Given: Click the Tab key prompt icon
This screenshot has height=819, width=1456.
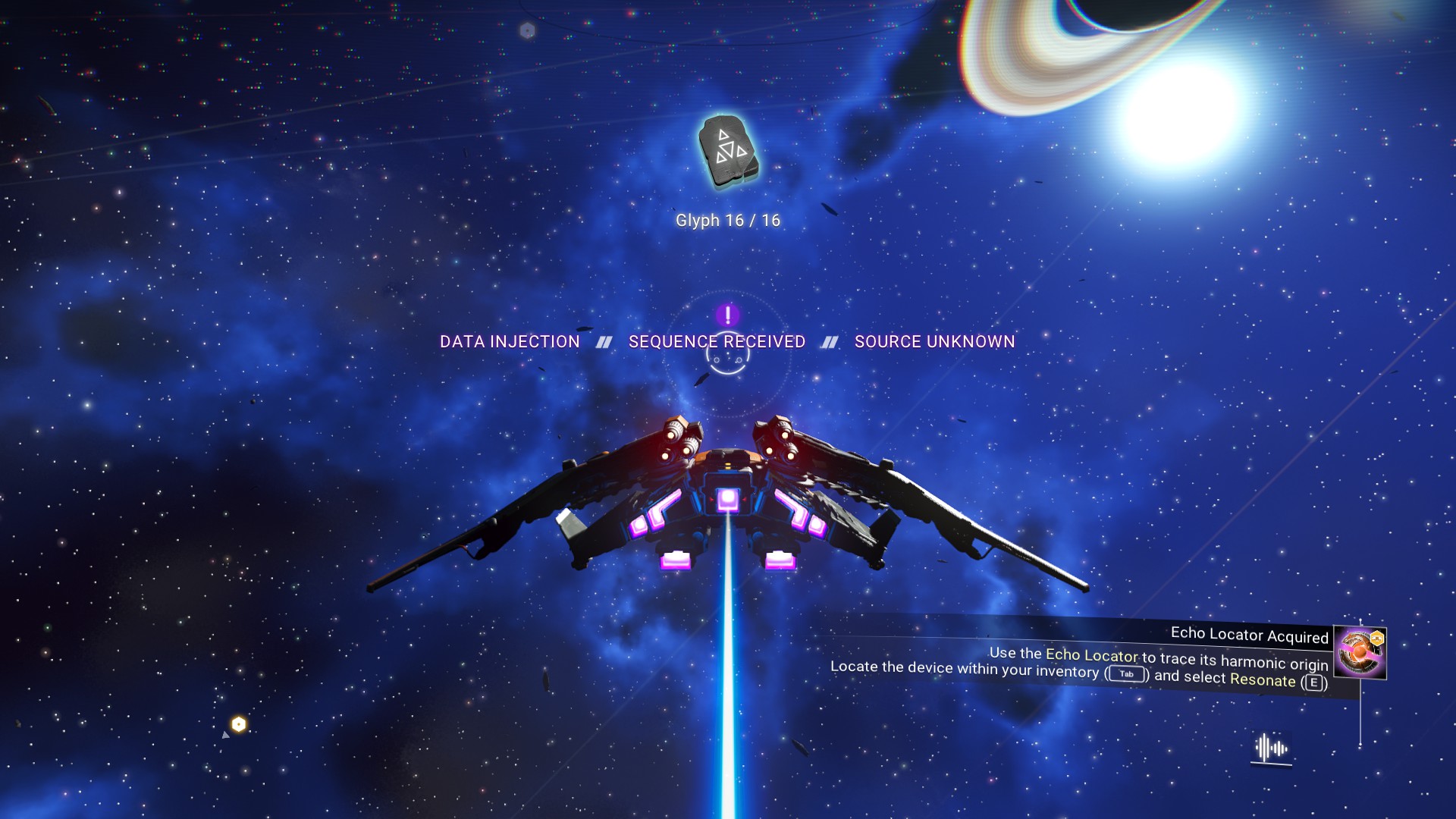Looking at the screenshot, I should [x=1126, y=674].
